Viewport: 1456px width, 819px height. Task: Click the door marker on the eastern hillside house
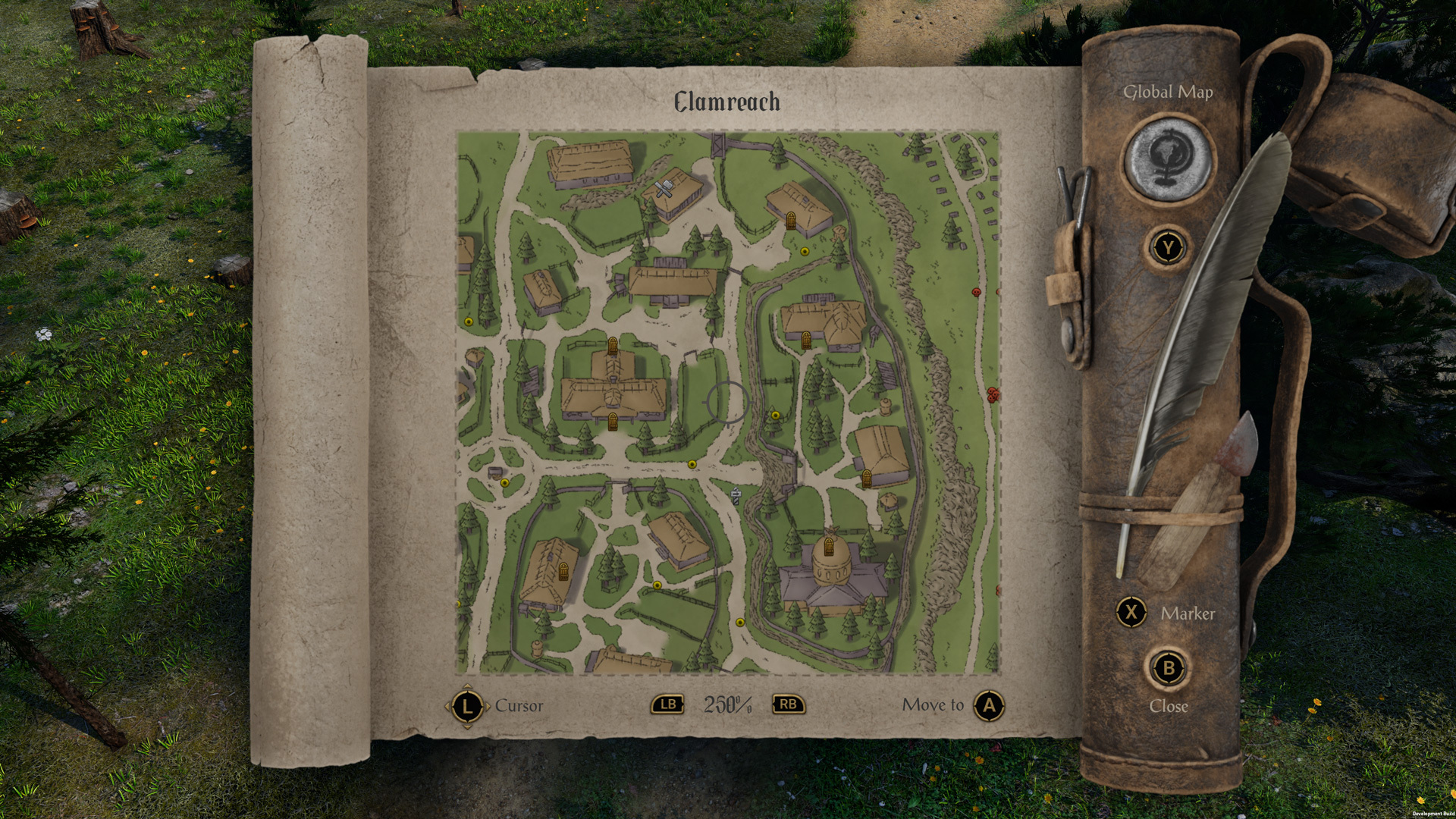pos(806,340)
